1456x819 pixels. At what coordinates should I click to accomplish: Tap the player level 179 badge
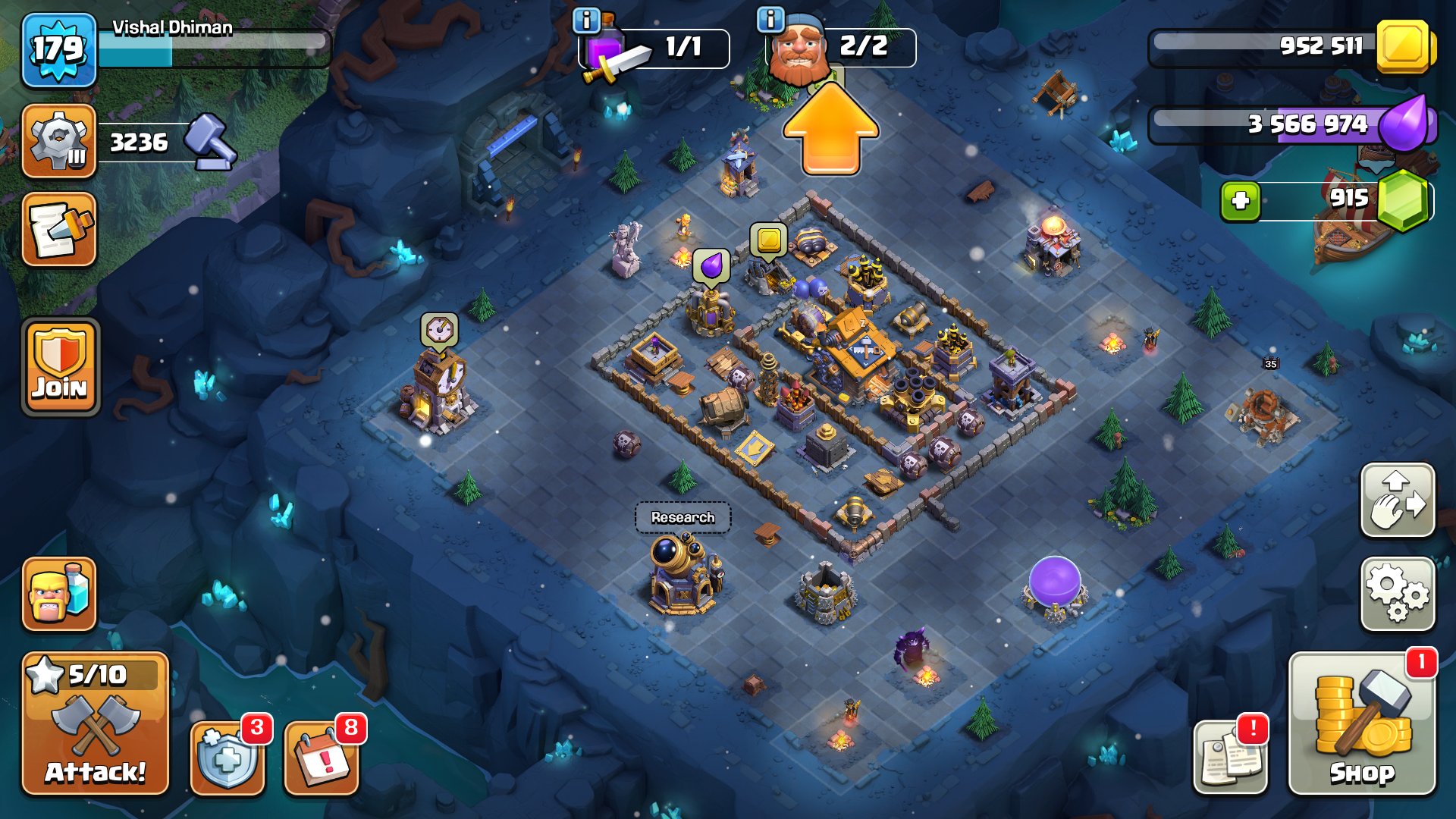tap(57, 49)
